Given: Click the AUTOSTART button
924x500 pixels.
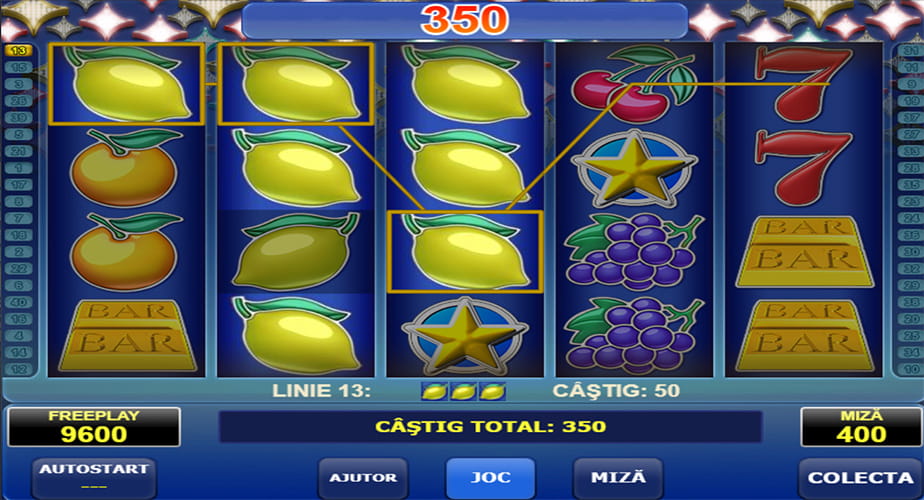Looking at the screenshot, I should (93, 476).
